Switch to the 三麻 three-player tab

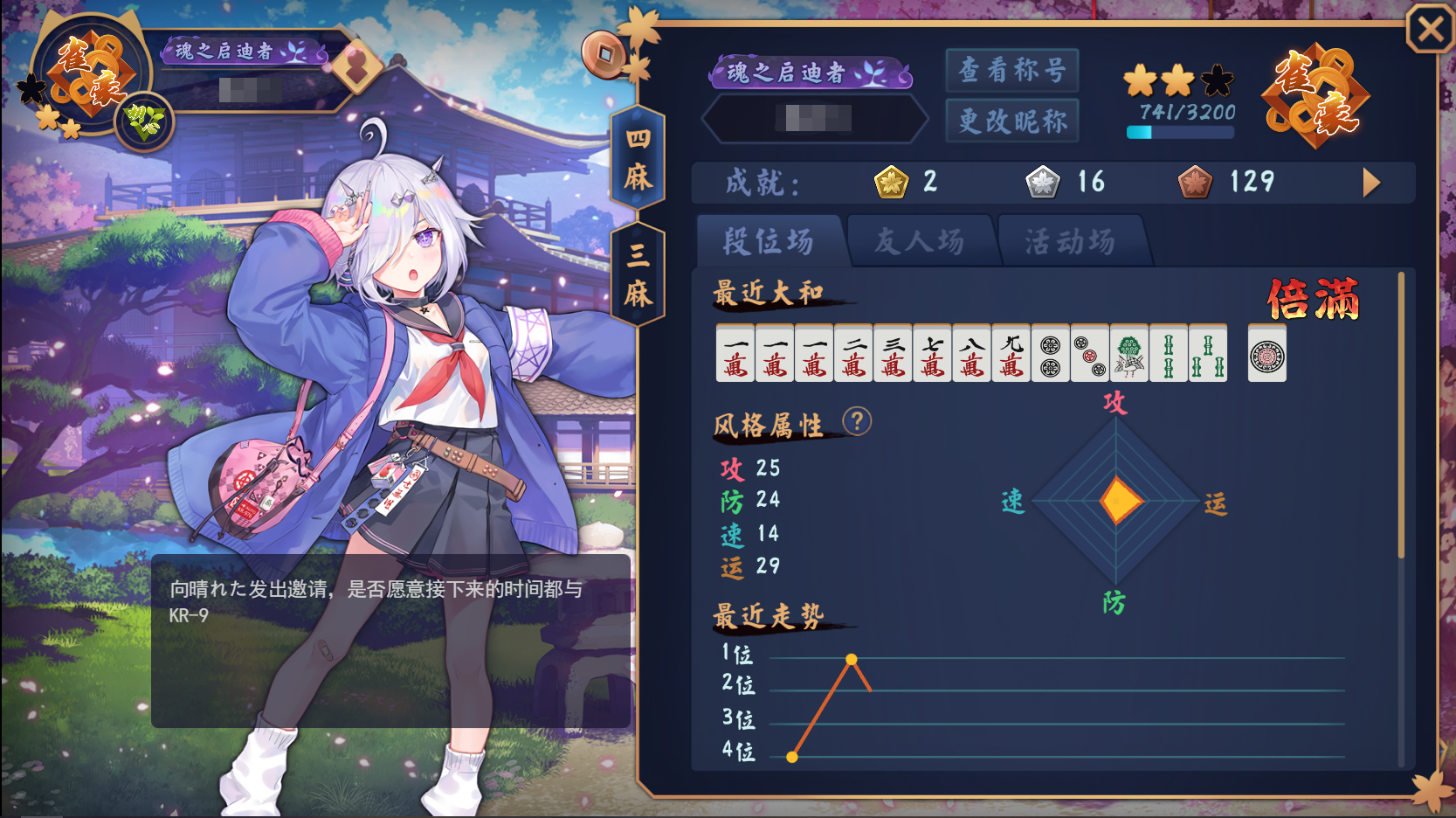pyautogui.click(x=638, y=274)
